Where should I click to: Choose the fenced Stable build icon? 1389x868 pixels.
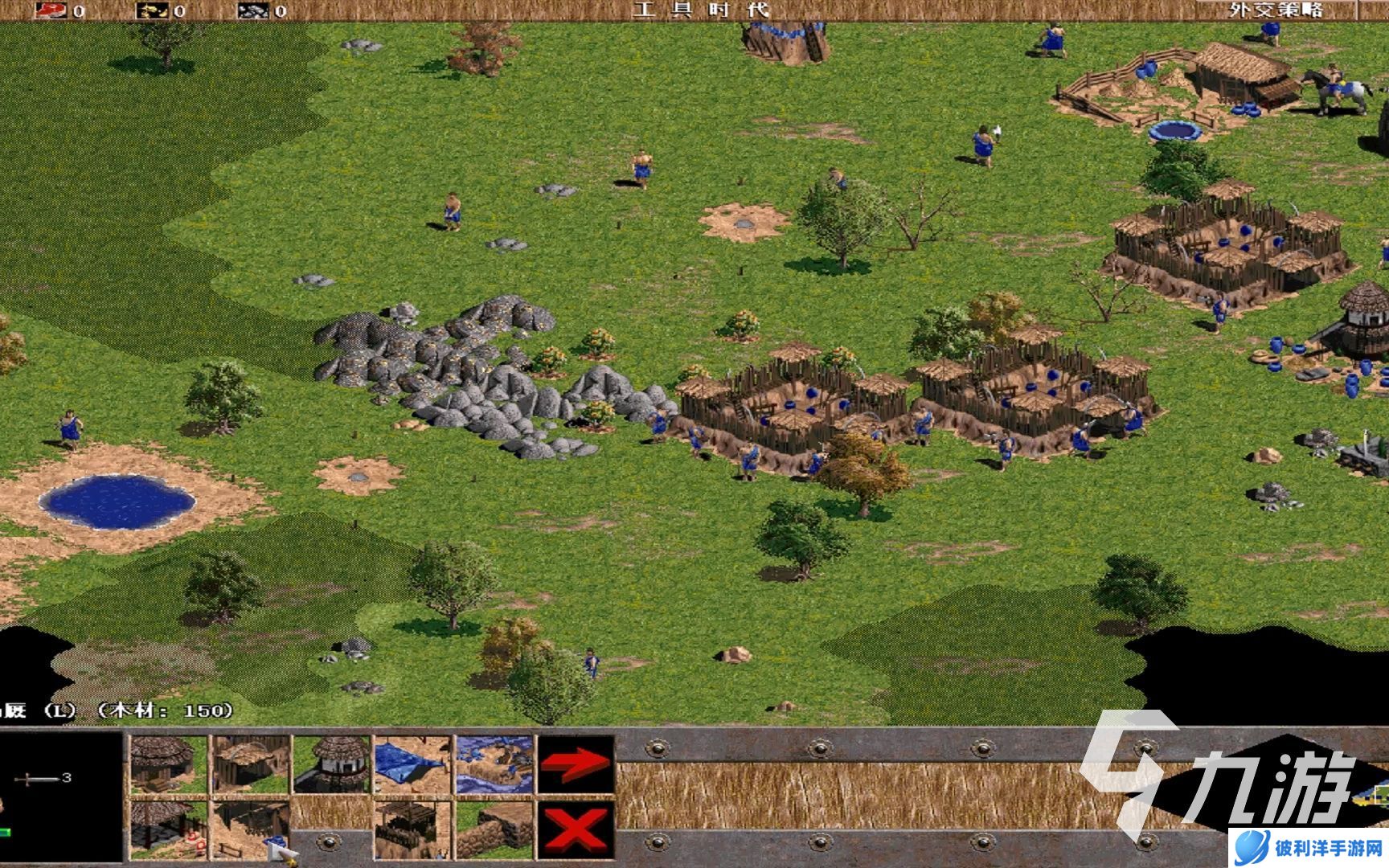tap(250, 829)
